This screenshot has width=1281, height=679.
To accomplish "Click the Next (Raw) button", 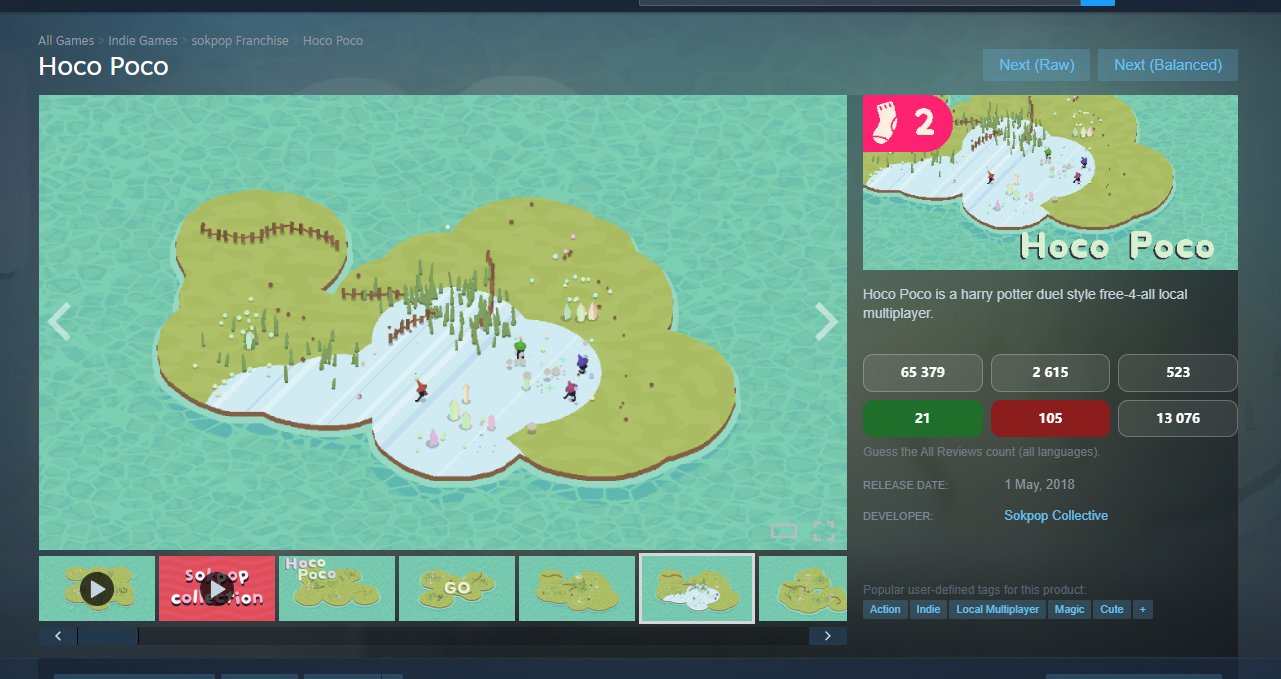I will click(1036, 65).
